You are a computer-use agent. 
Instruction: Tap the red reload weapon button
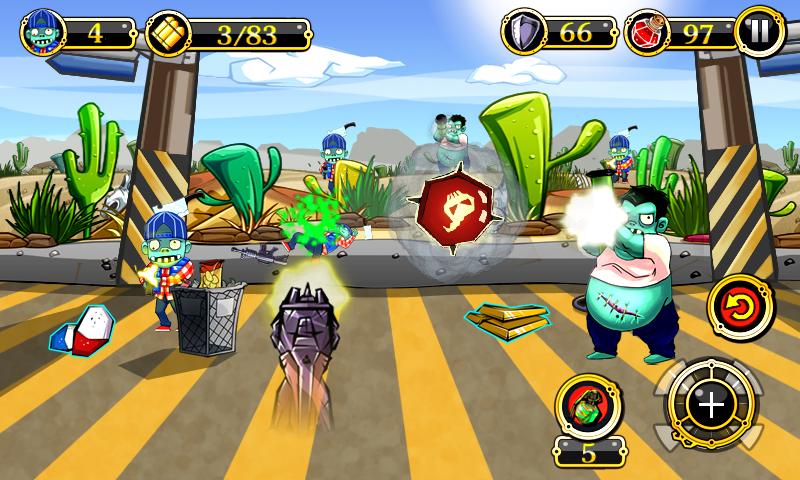pyautogui.click(x=741, y=308)
